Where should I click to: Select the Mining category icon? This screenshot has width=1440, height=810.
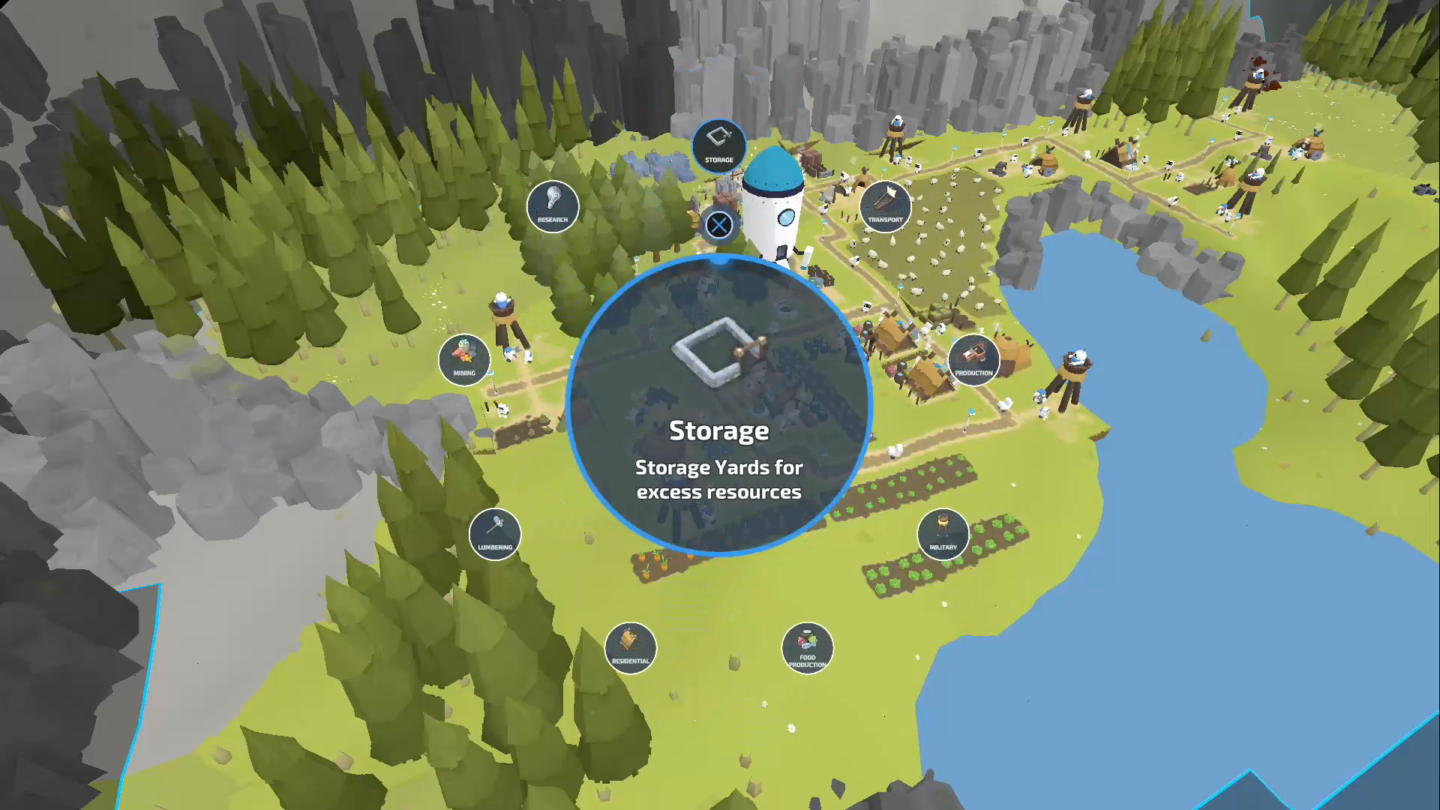(462, 362)
